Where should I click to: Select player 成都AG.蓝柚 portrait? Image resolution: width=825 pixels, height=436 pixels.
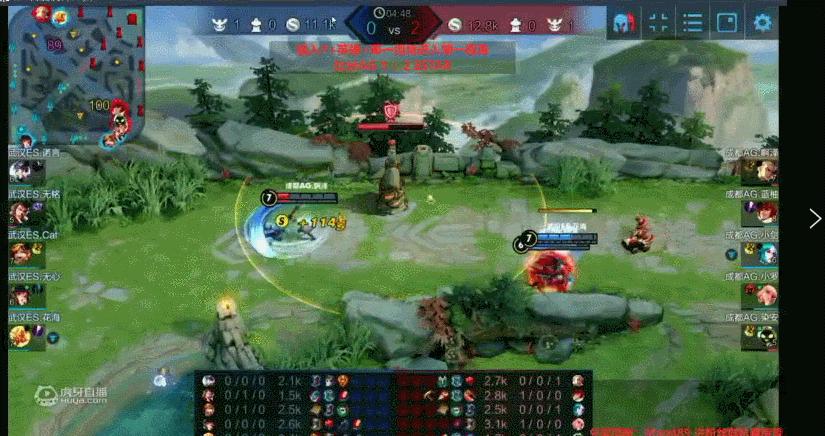pos(766,212)
